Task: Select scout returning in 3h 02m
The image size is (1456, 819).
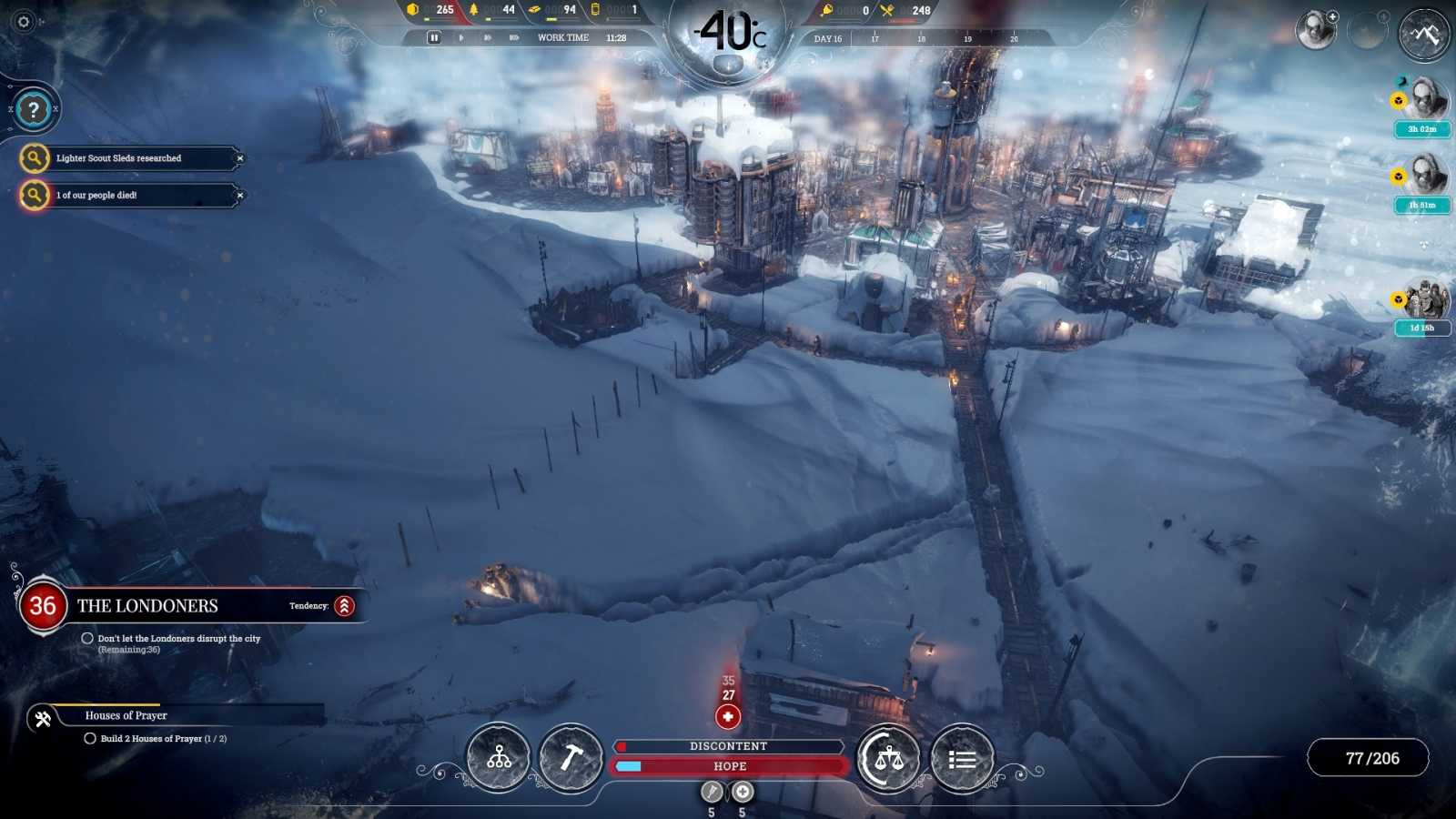Action: (1426, 98)
